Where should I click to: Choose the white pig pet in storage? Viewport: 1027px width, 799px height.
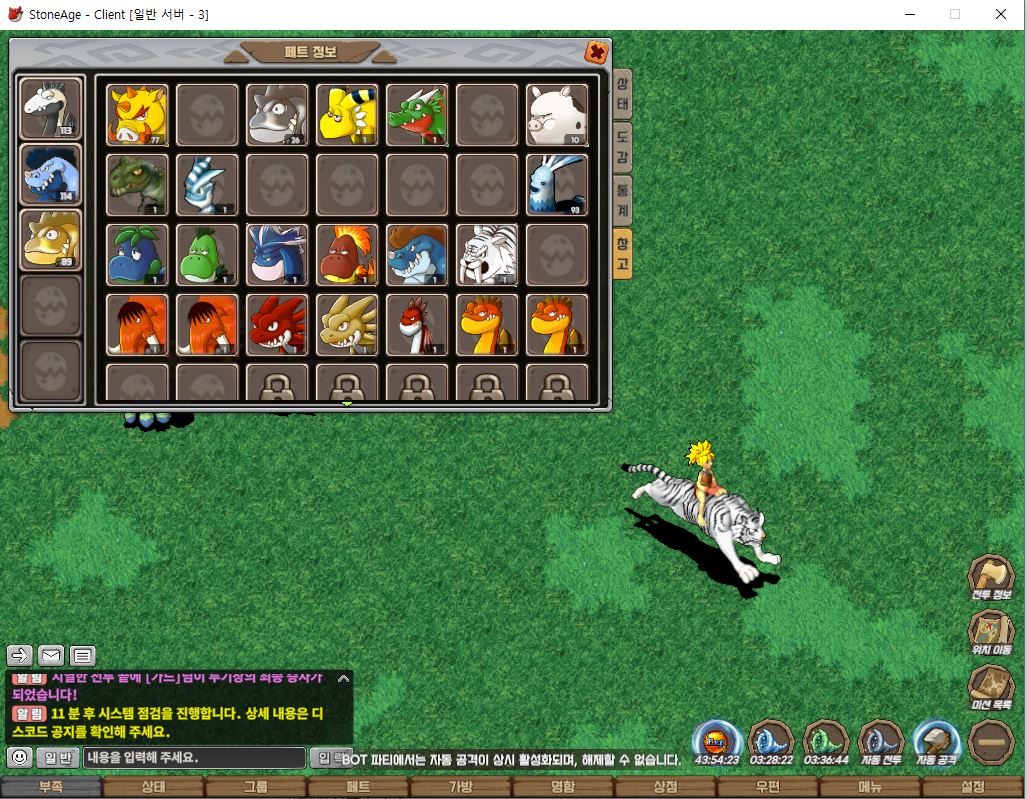pos(557,115)
